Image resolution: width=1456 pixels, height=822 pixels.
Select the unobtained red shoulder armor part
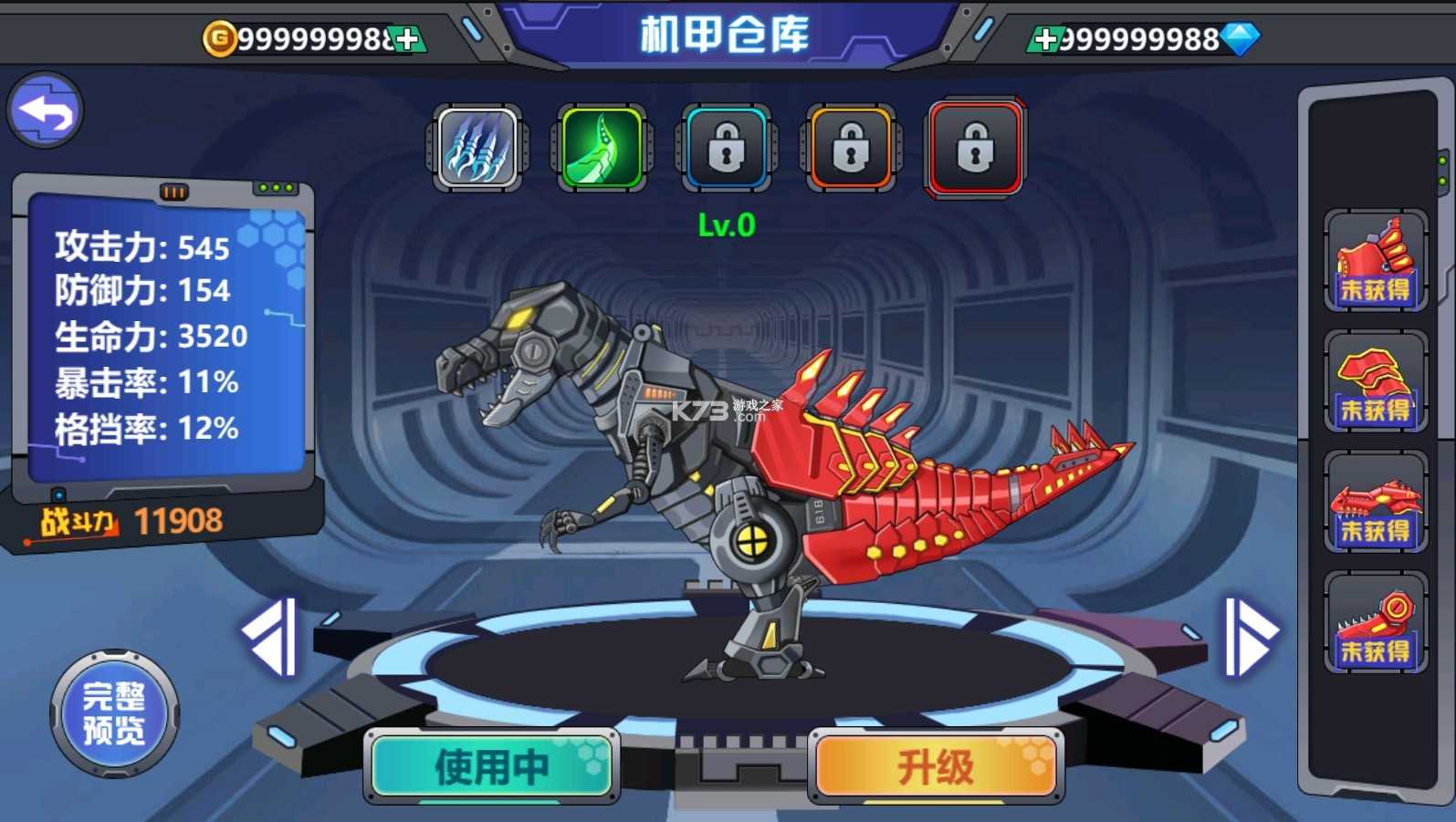pyautogui.click(x=1376, y=381)
